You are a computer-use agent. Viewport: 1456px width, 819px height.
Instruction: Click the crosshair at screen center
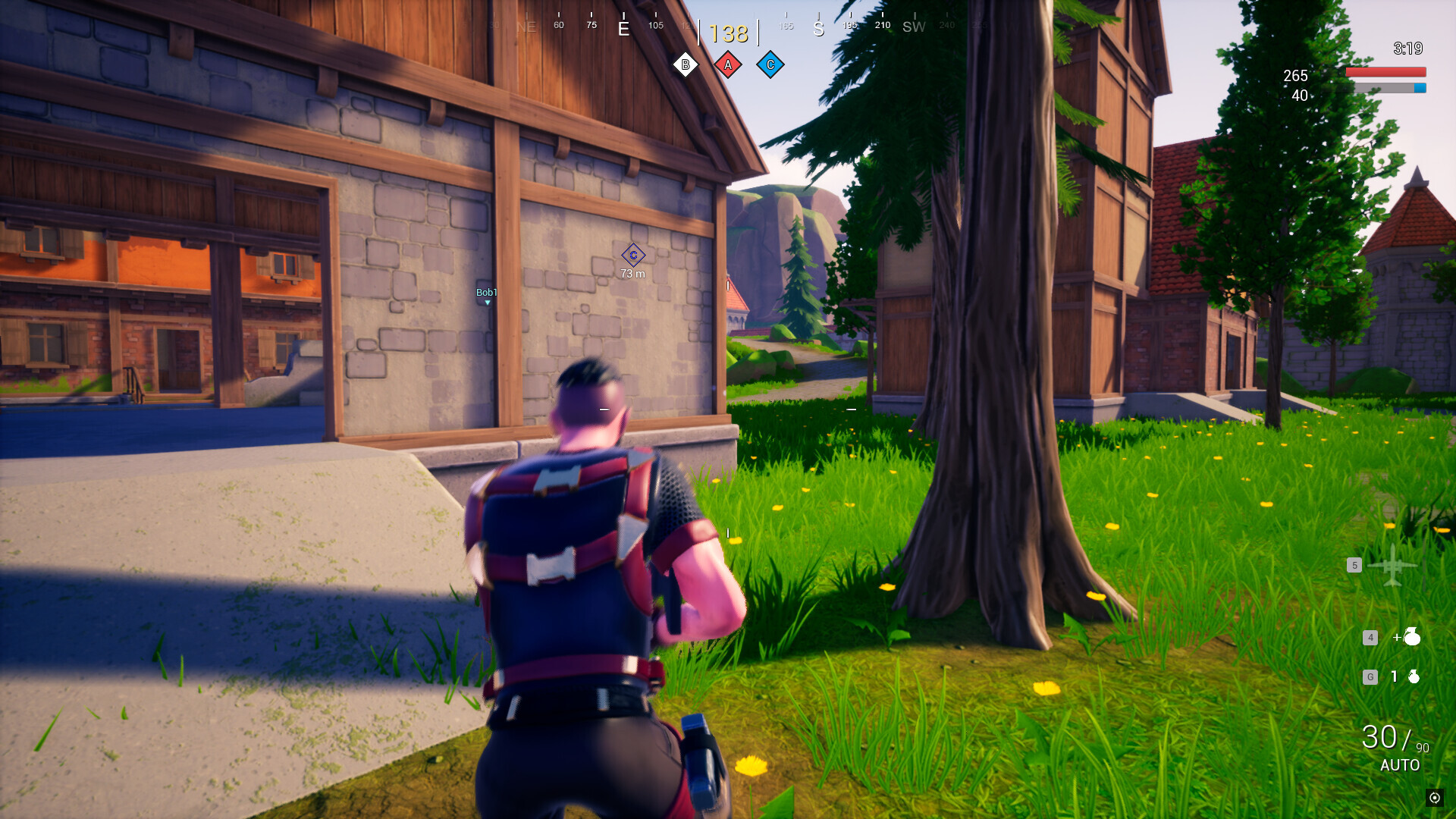click(x=728, y=409)
